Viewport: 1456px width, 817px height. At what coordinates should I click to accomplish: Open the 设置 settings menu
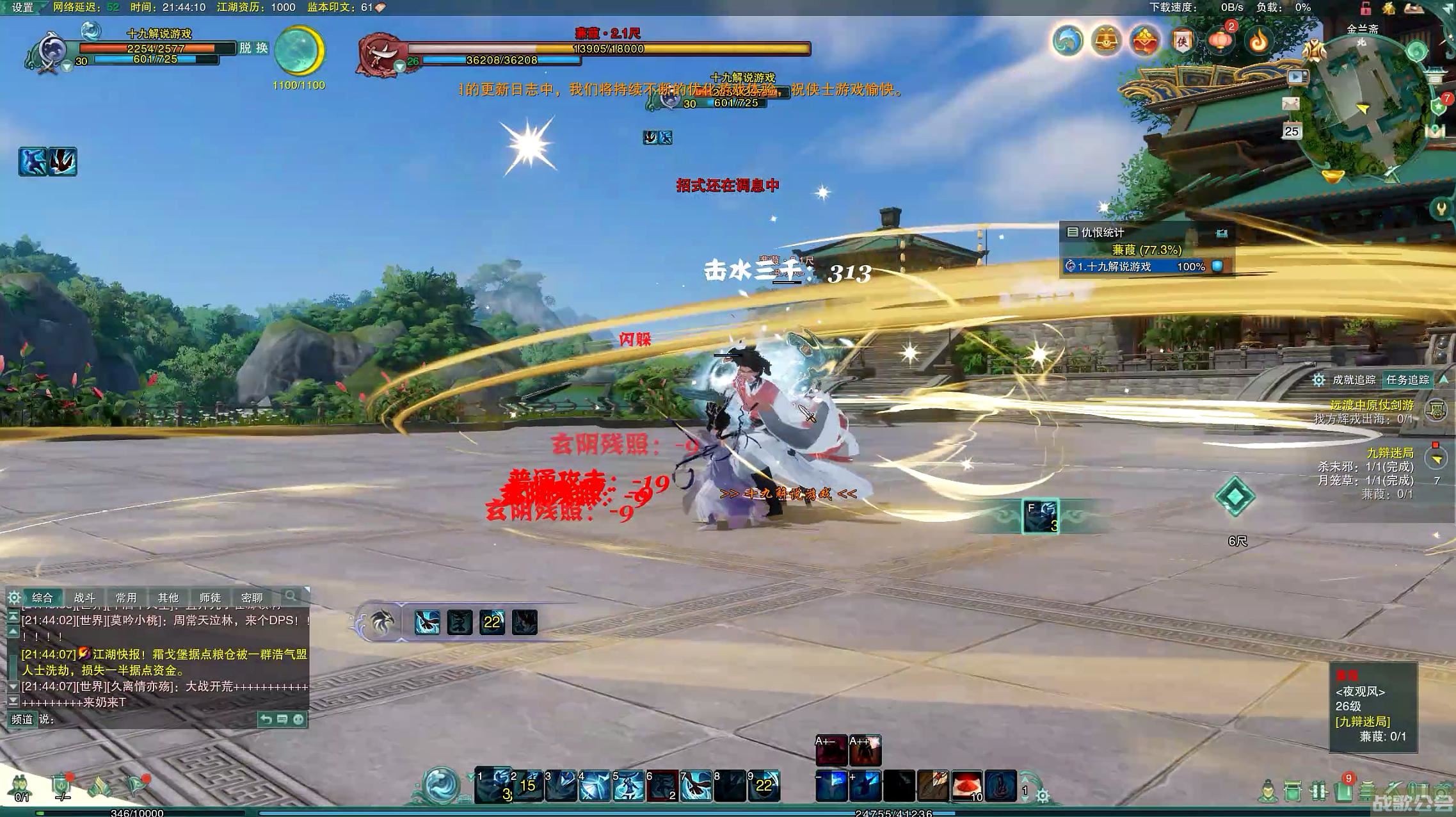pyautogui.click(x=22, y=8)
